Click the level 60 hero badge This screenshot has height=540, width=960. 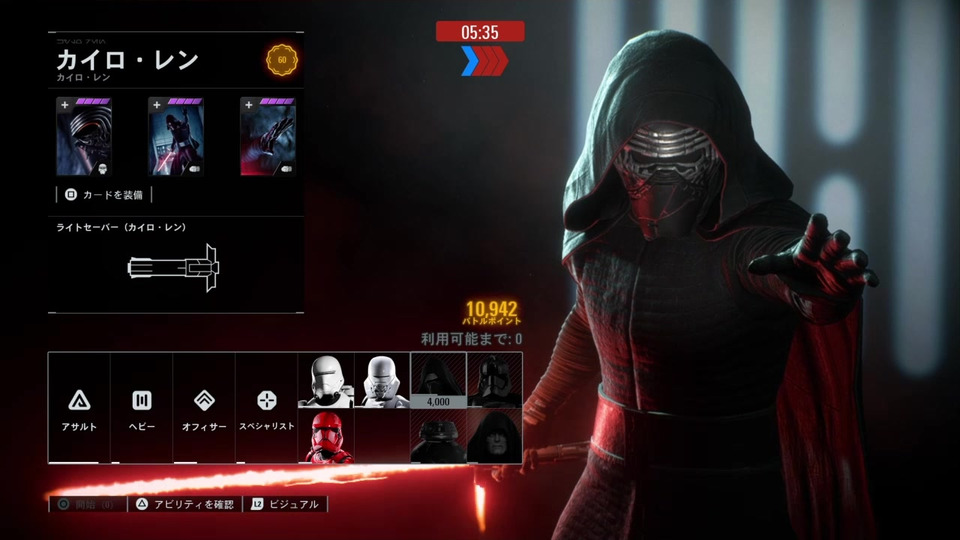pos(281,60)
